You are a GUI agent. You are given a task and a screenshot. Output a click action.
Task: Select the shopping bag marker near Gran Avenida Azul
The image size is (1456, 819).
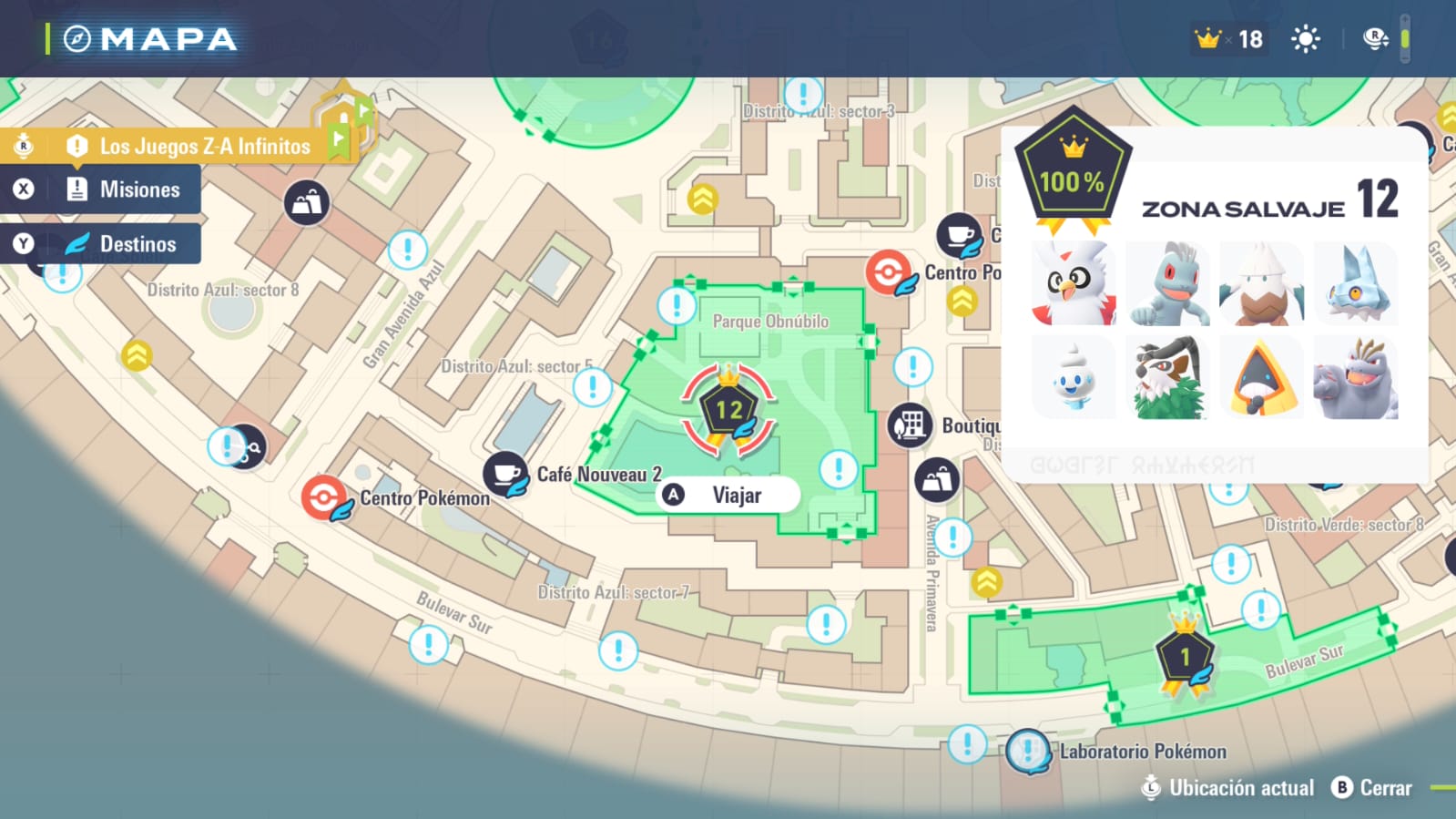[x=307, y=202]
